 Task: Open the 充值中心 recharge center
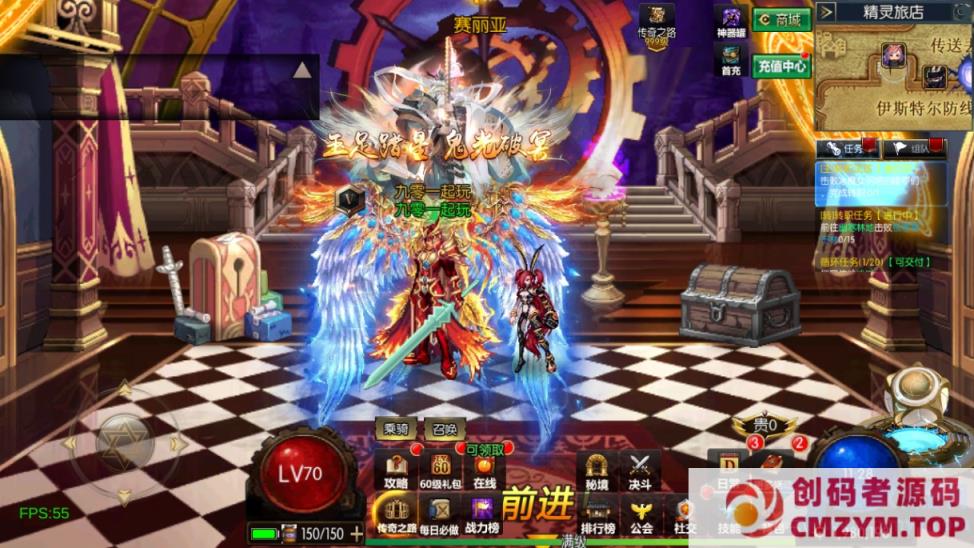tap(781, 66)
